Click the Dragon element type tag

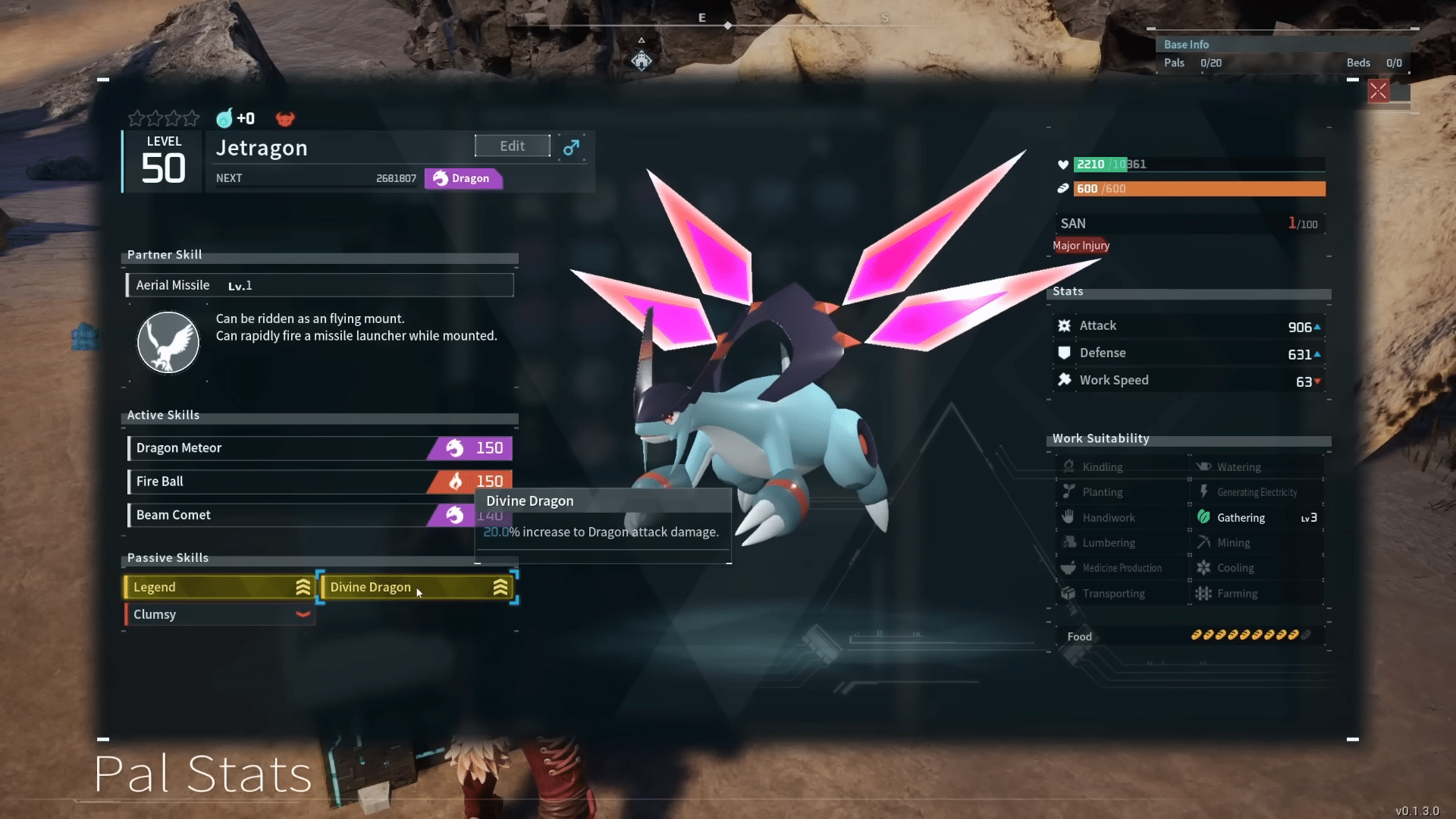(462, 178)
